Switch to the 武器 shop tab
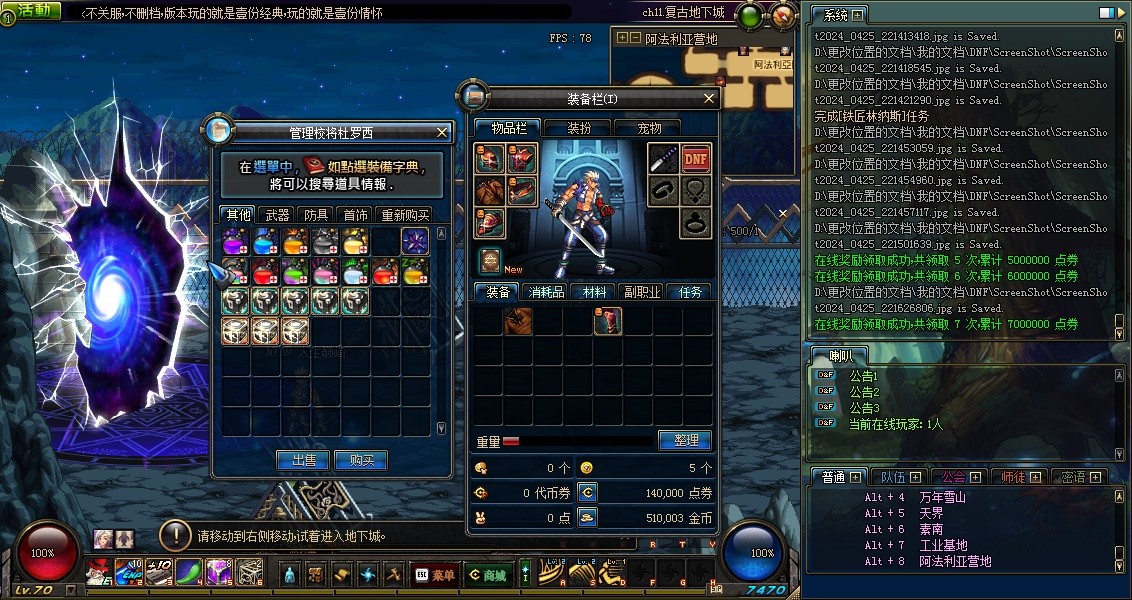Image resolution: width=1132 pixels, height=600 pixels. pos(278,215)
